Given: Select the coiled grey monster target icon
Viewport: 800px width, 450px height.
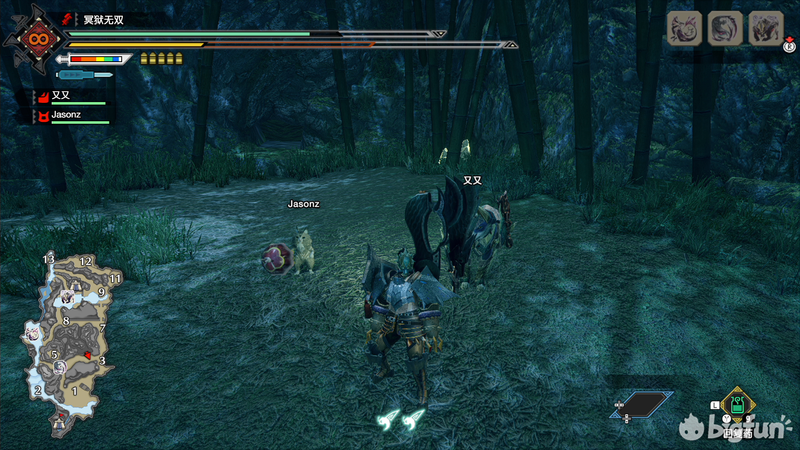Looking at the screenshot, I should pyautogui.click(x=725, y=28).
